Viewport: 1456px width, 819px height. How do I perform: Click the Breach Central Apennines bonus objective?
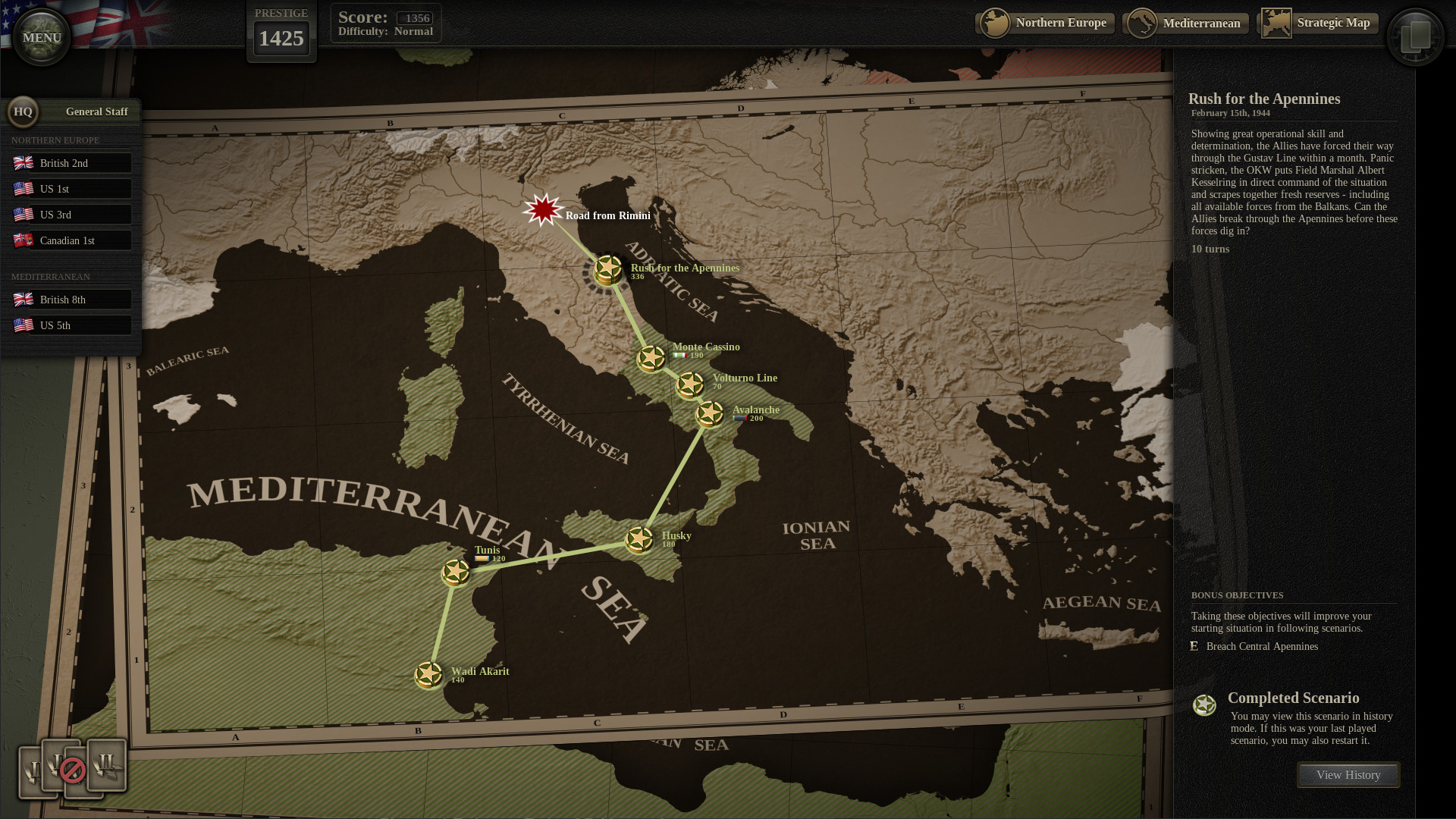point(1261,646)
